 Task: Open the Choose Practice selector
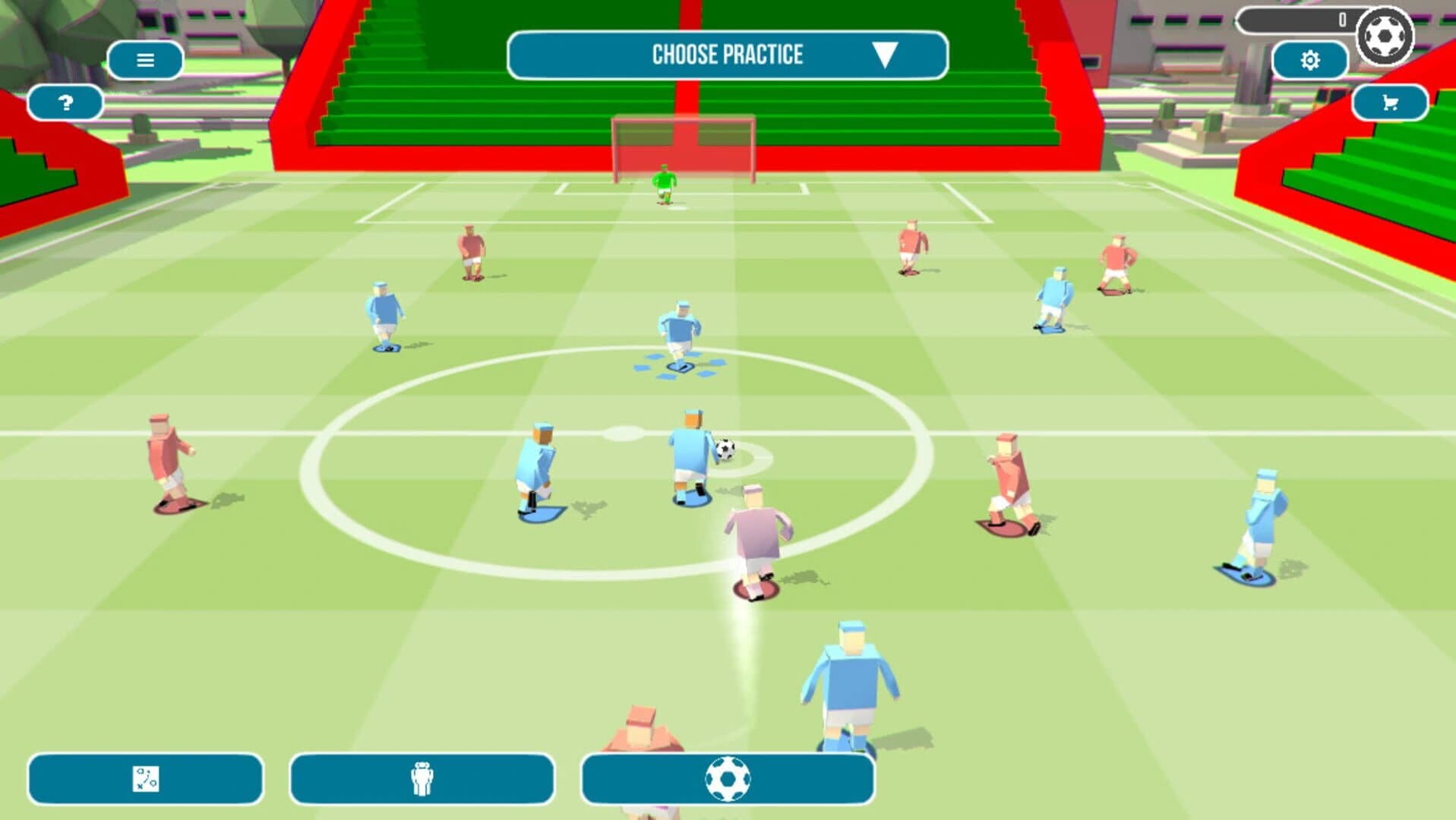pyautogui.click(x=728, y=54)
